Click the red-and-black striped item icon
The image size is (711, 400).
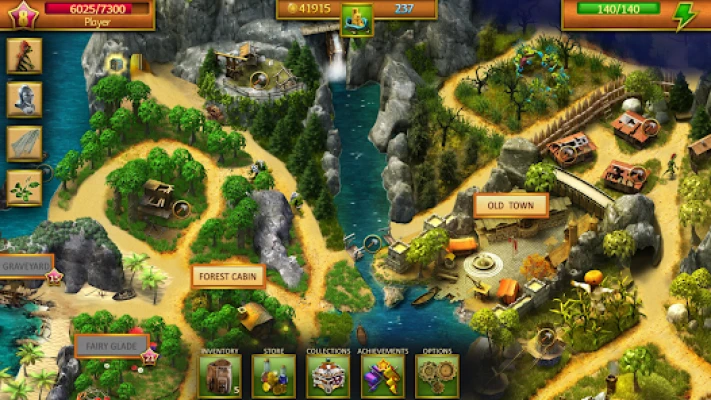click(24, 55)
